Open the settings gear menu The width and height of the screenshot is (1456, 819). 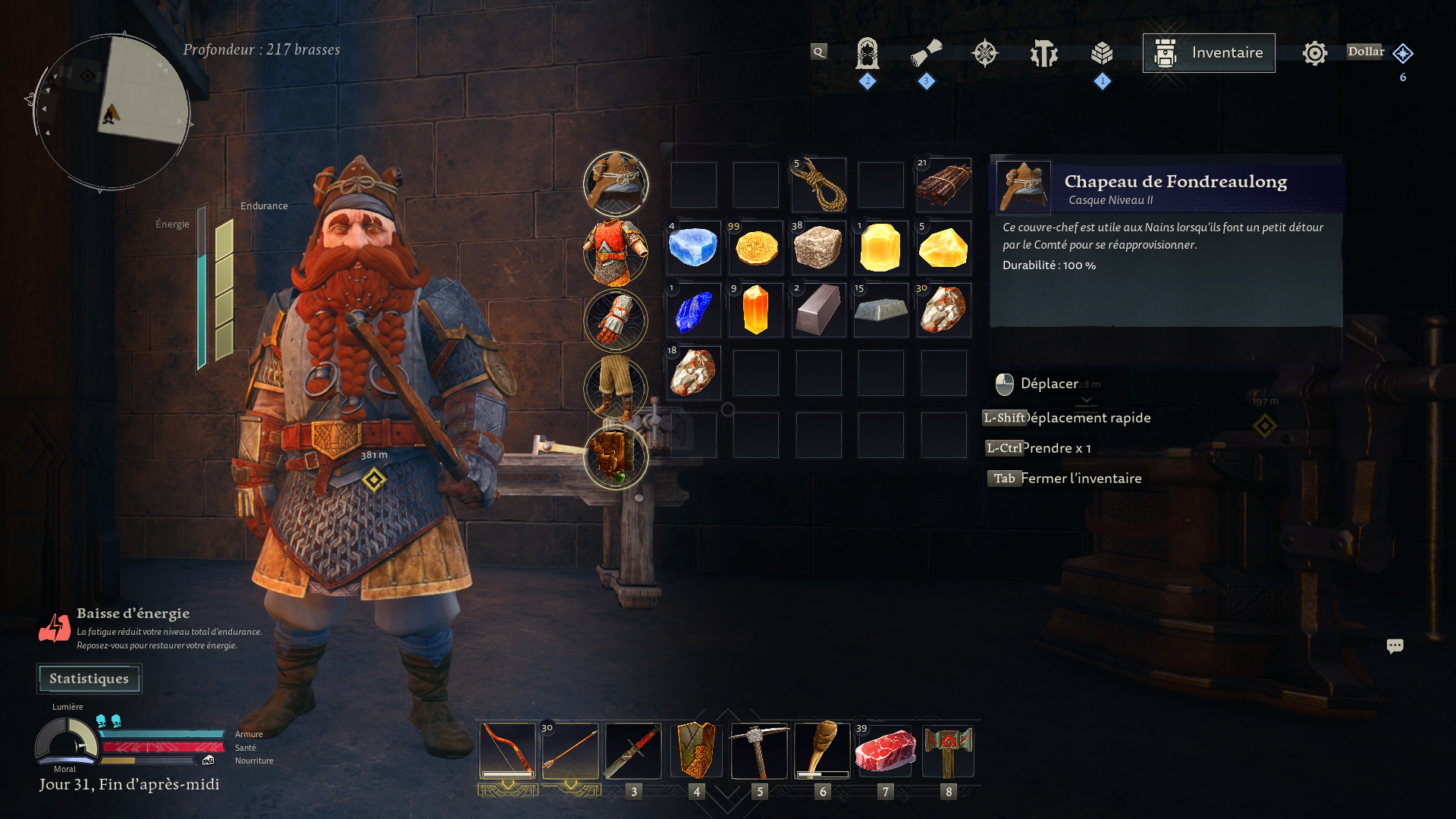(1314, 53)
